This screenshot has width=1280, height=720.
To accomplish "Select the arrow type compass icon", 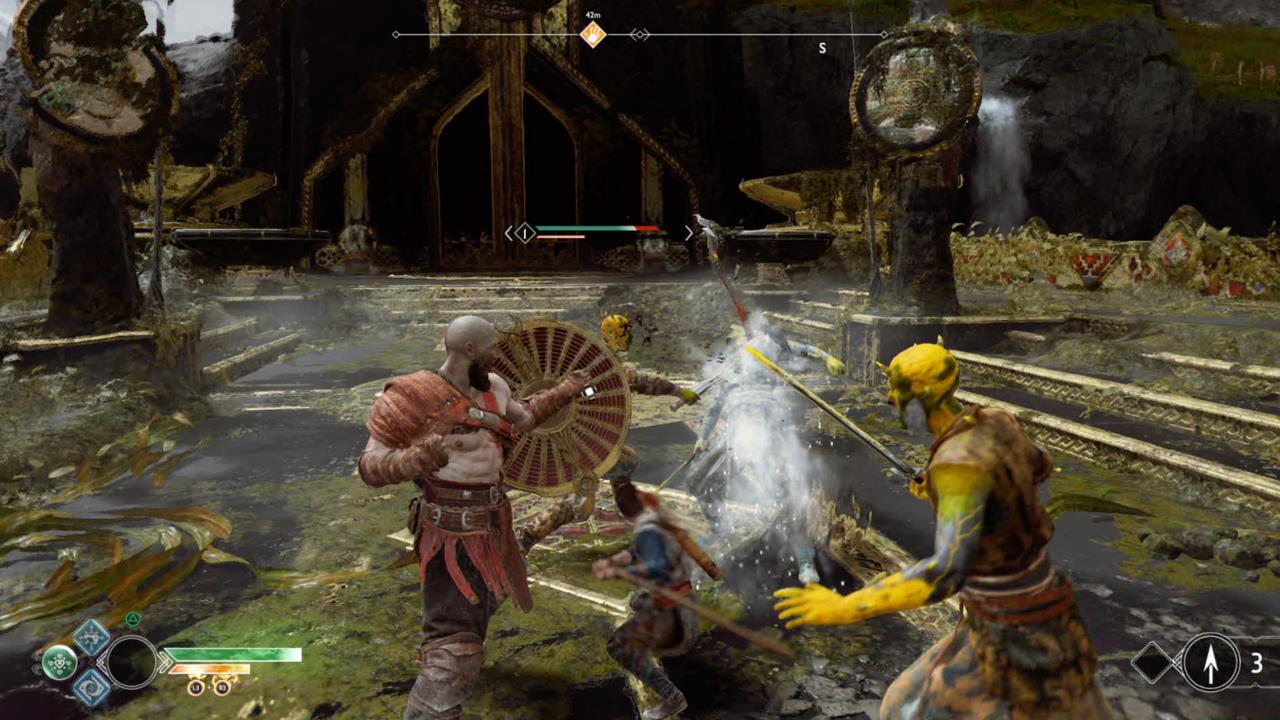I will pos(1210,662).
